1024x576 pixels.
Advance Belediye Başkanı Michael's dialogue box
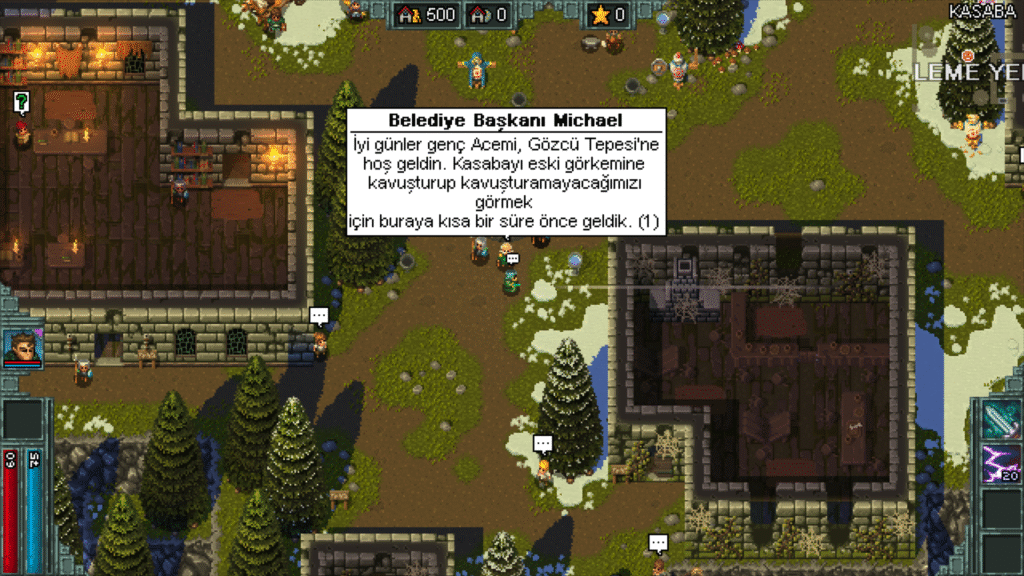505,172
